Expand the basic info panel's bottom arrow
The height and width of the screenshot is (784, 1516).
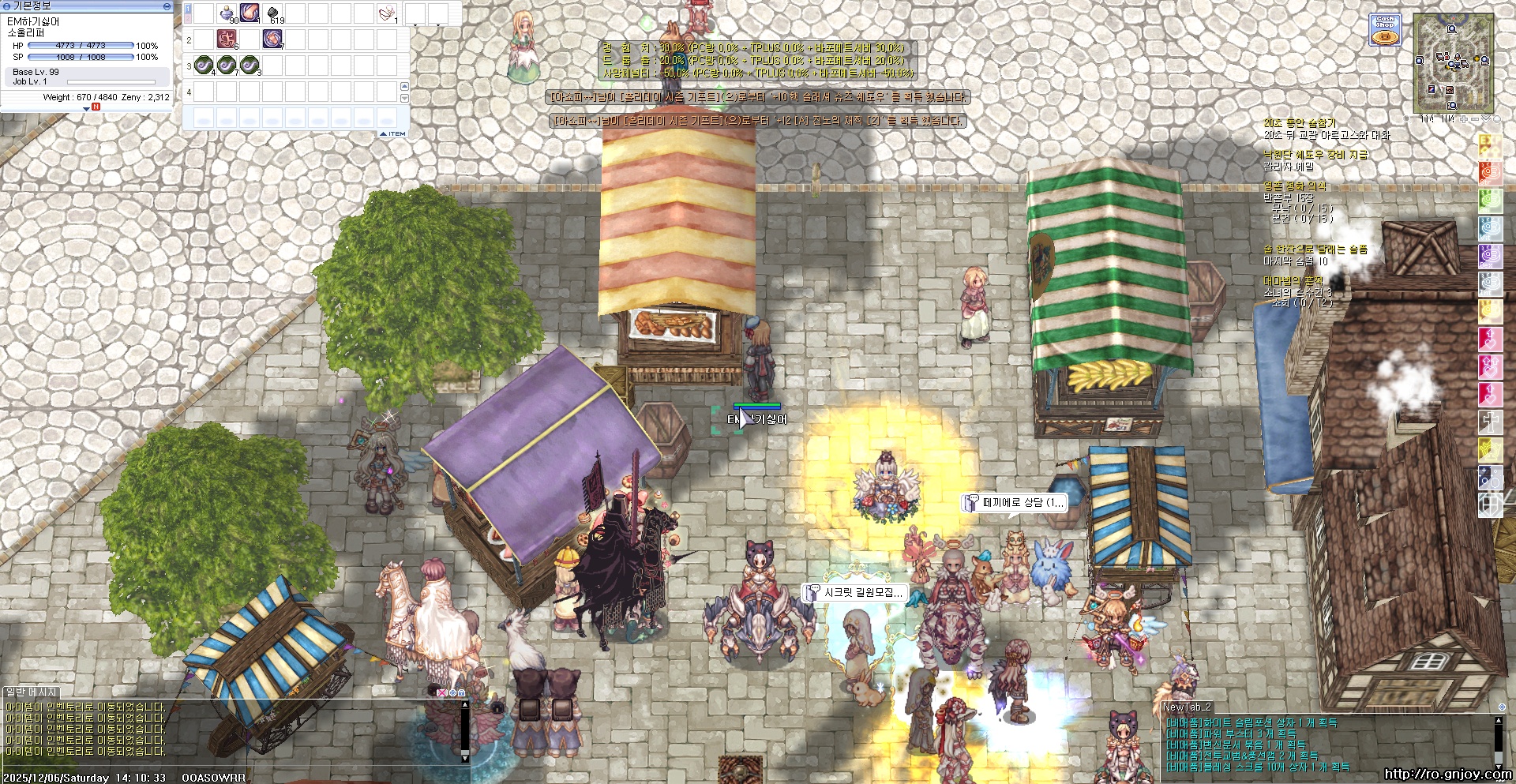coord(87,109)
